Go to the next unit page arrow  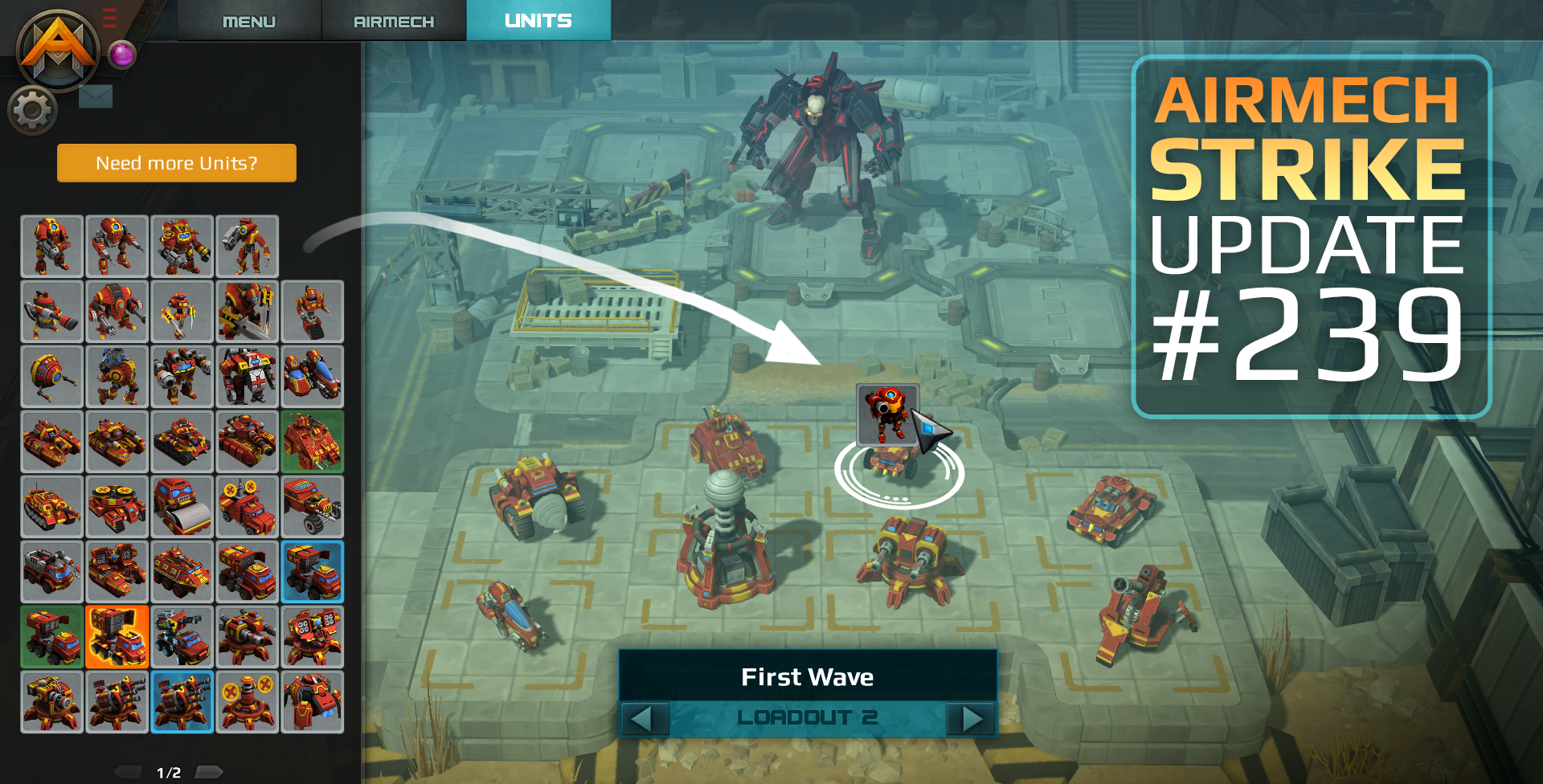coord(209,772)
